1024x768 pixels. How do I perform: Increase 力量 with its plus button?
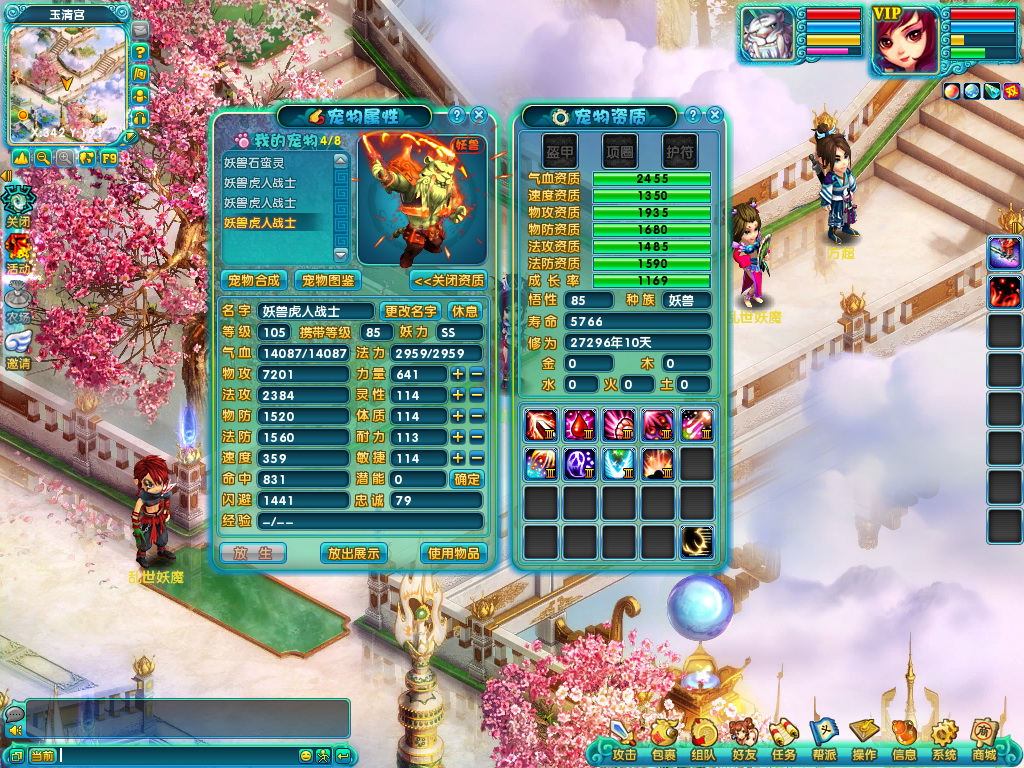(458, 374)
